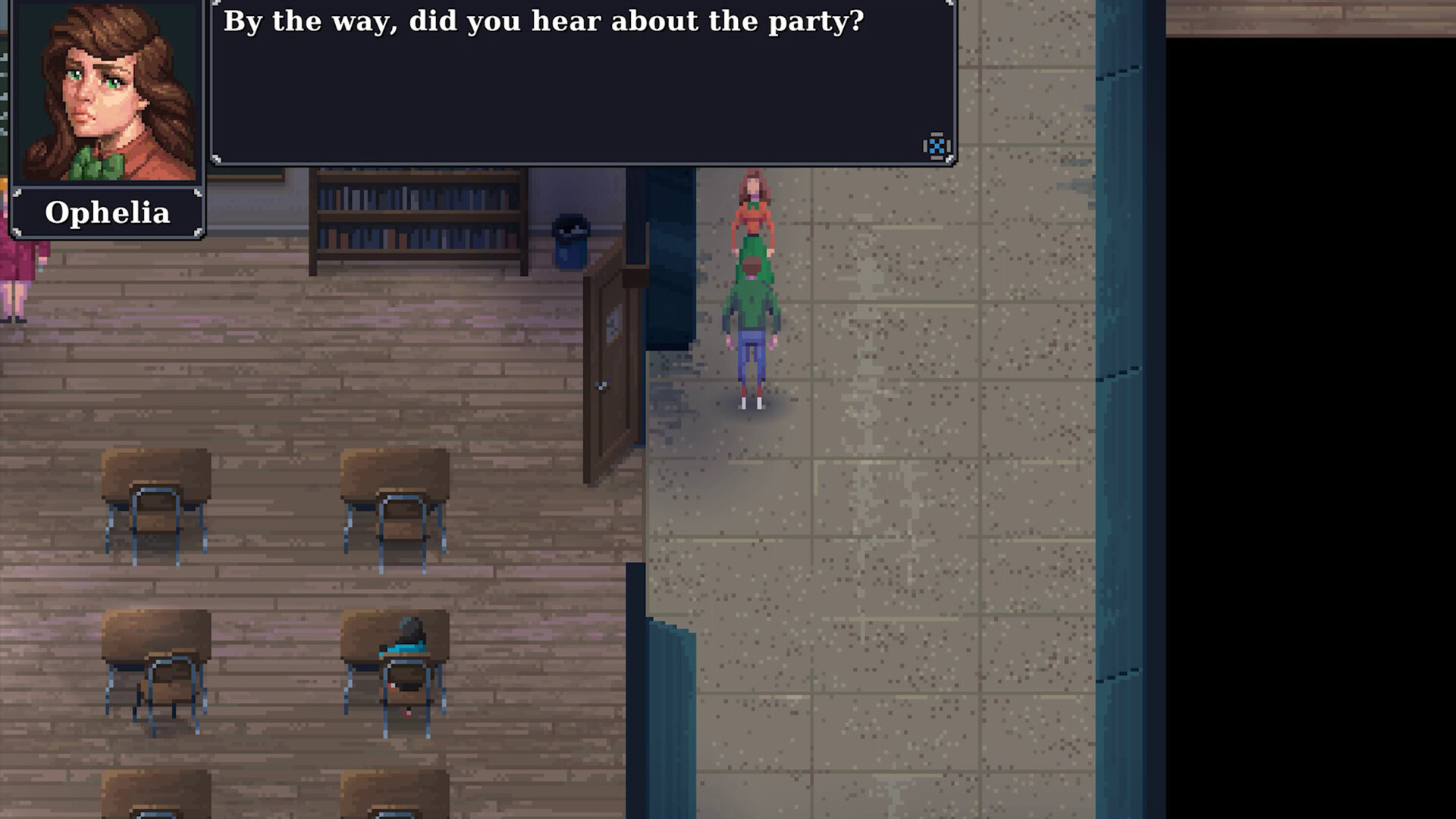Click the blue advance-dialogue indicator icon
The width and height of the screenshot is (1456, 819).
click(x=935, y=146)
